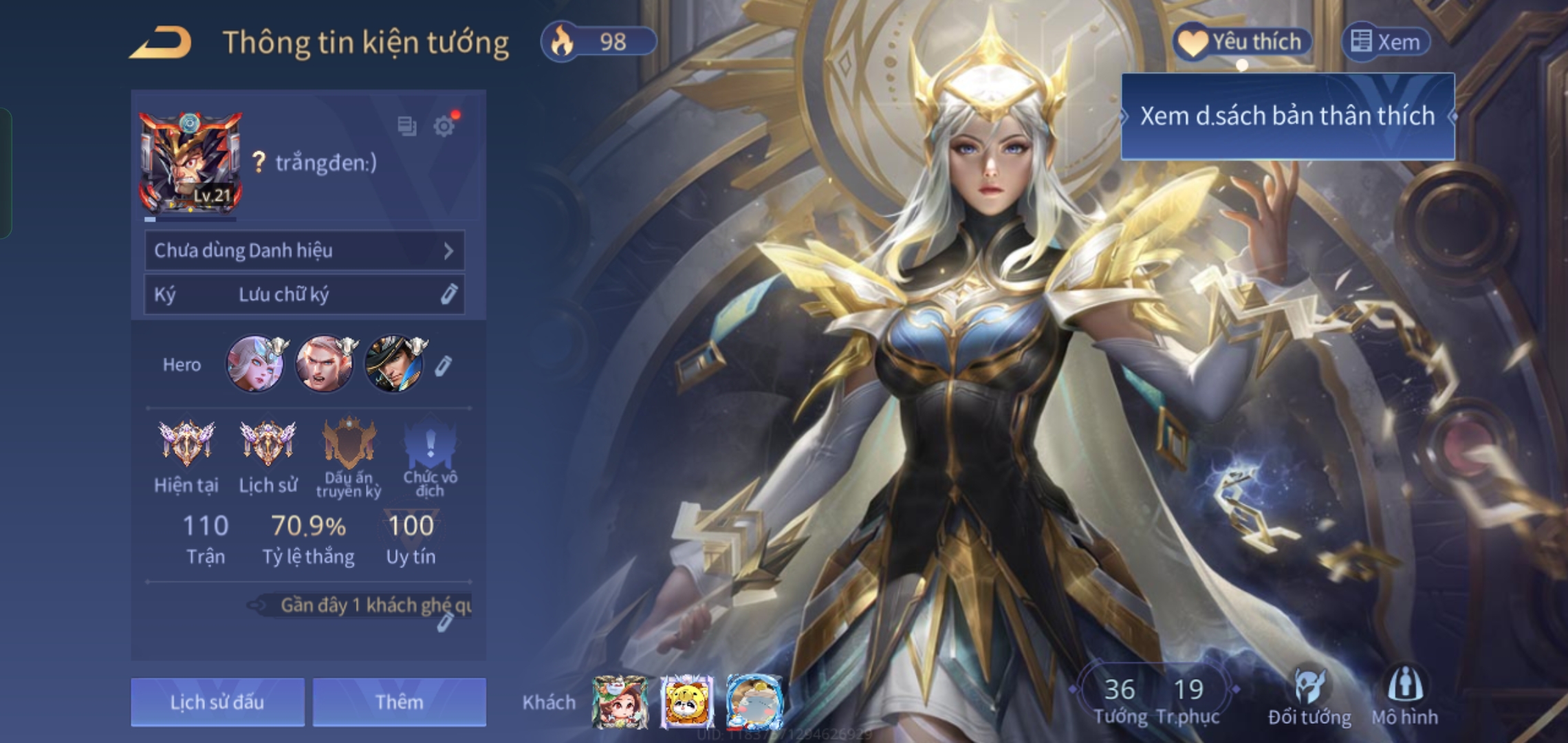
Task: Select the panda lion visitor avatar
Action: point(687,702)
